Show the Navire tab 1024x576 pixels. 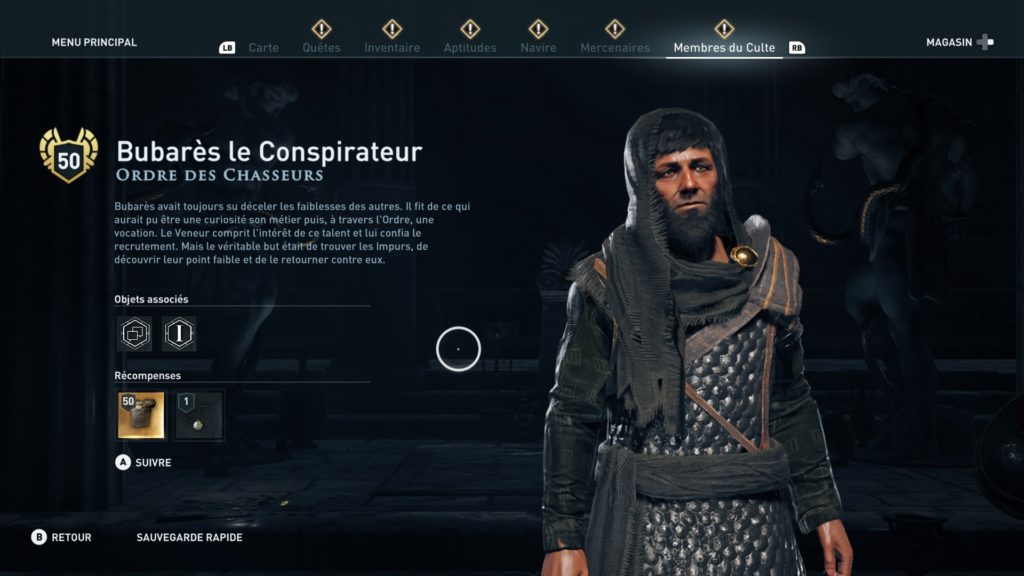tap(538, 48)
